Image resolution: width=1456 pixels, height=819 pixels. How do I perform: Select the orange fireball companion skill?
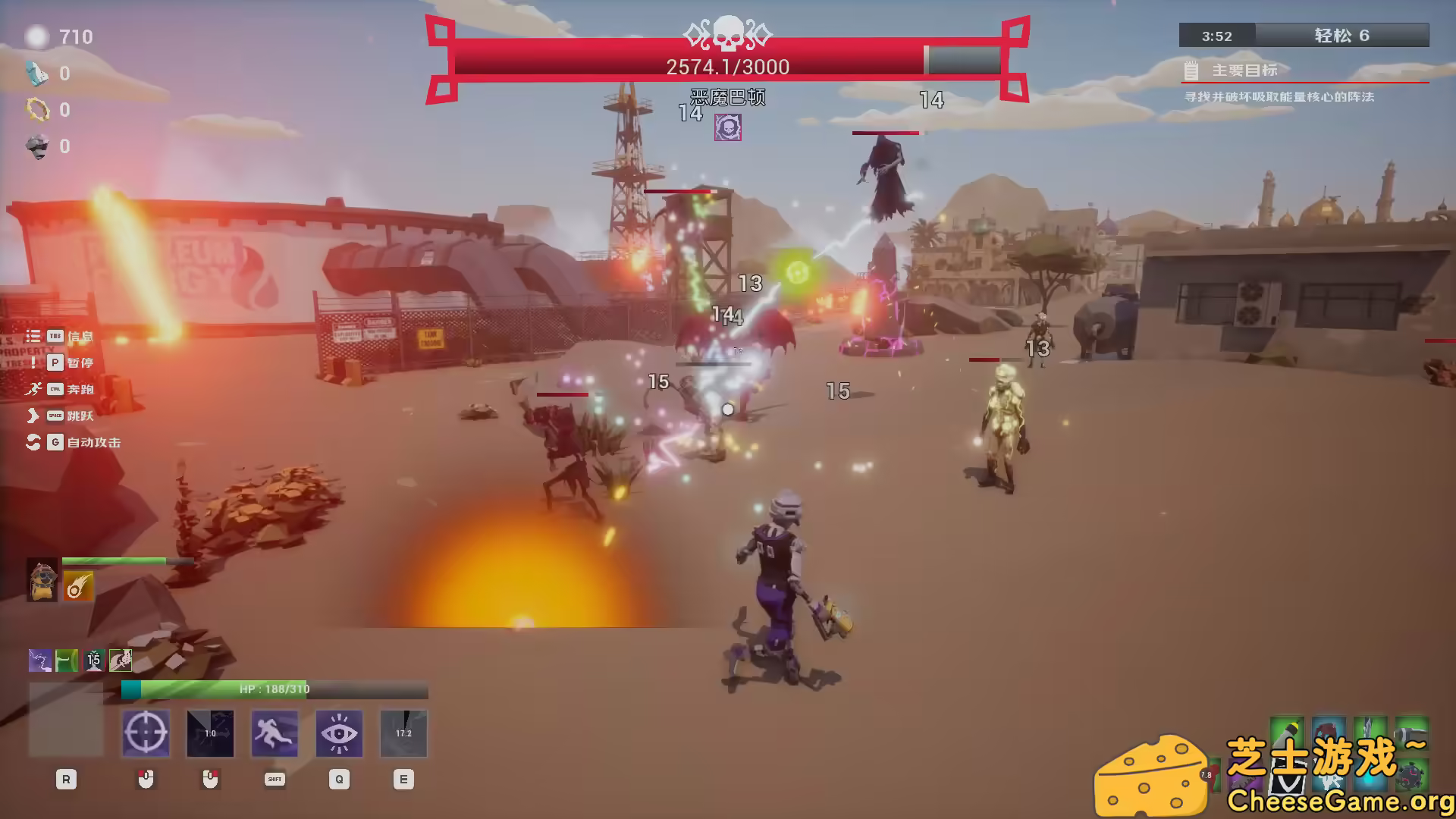pos(78,586)
